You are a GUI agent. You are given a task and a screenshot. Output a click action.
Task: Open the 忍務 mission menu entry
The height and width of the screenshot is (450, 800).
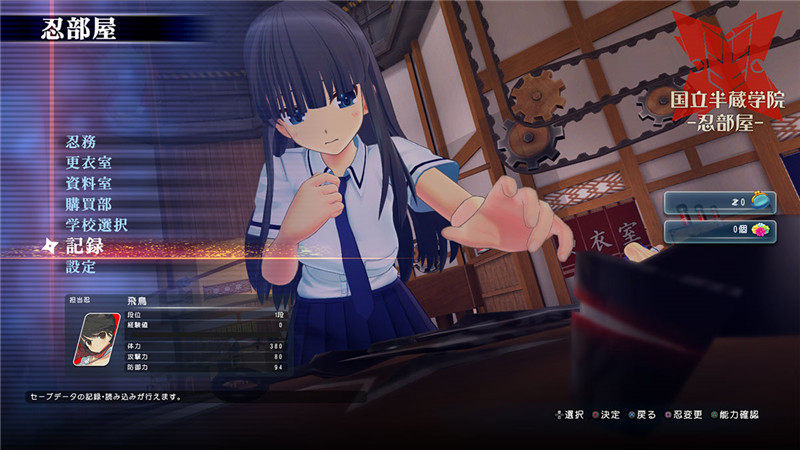tap(81, 141)
